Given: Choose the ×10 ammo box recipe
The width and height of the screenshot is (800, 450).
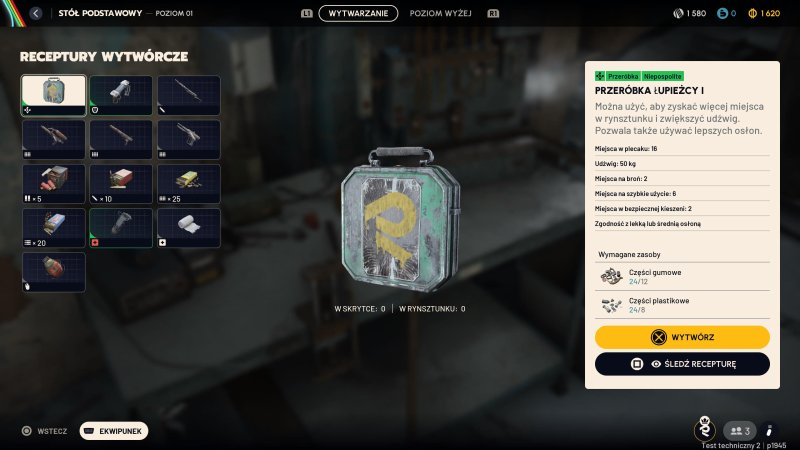Looking at the screenshot, I should pyautogui.click(x=121, y=184).
